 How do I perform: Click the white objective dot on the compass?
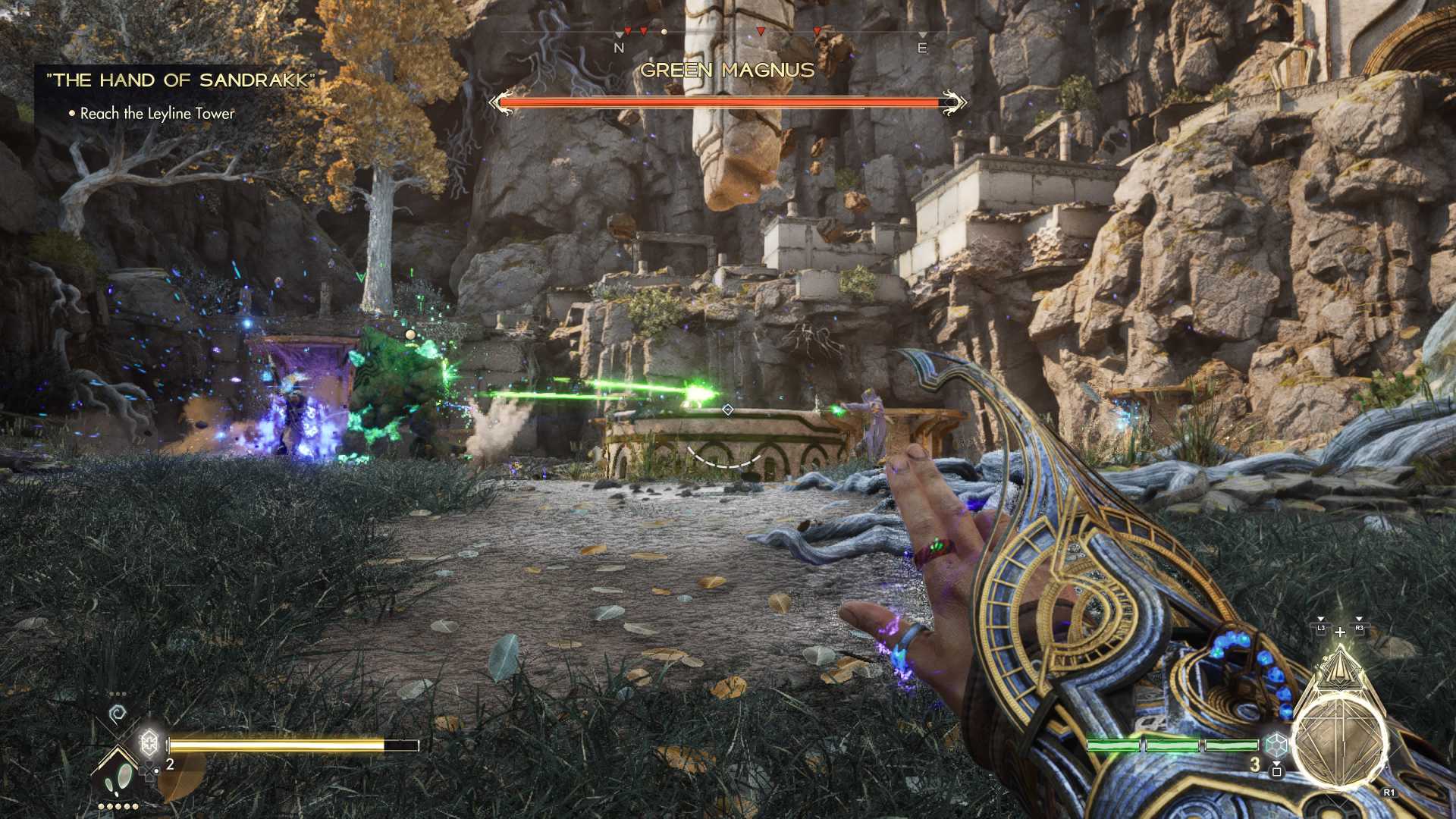pos(664,33)
